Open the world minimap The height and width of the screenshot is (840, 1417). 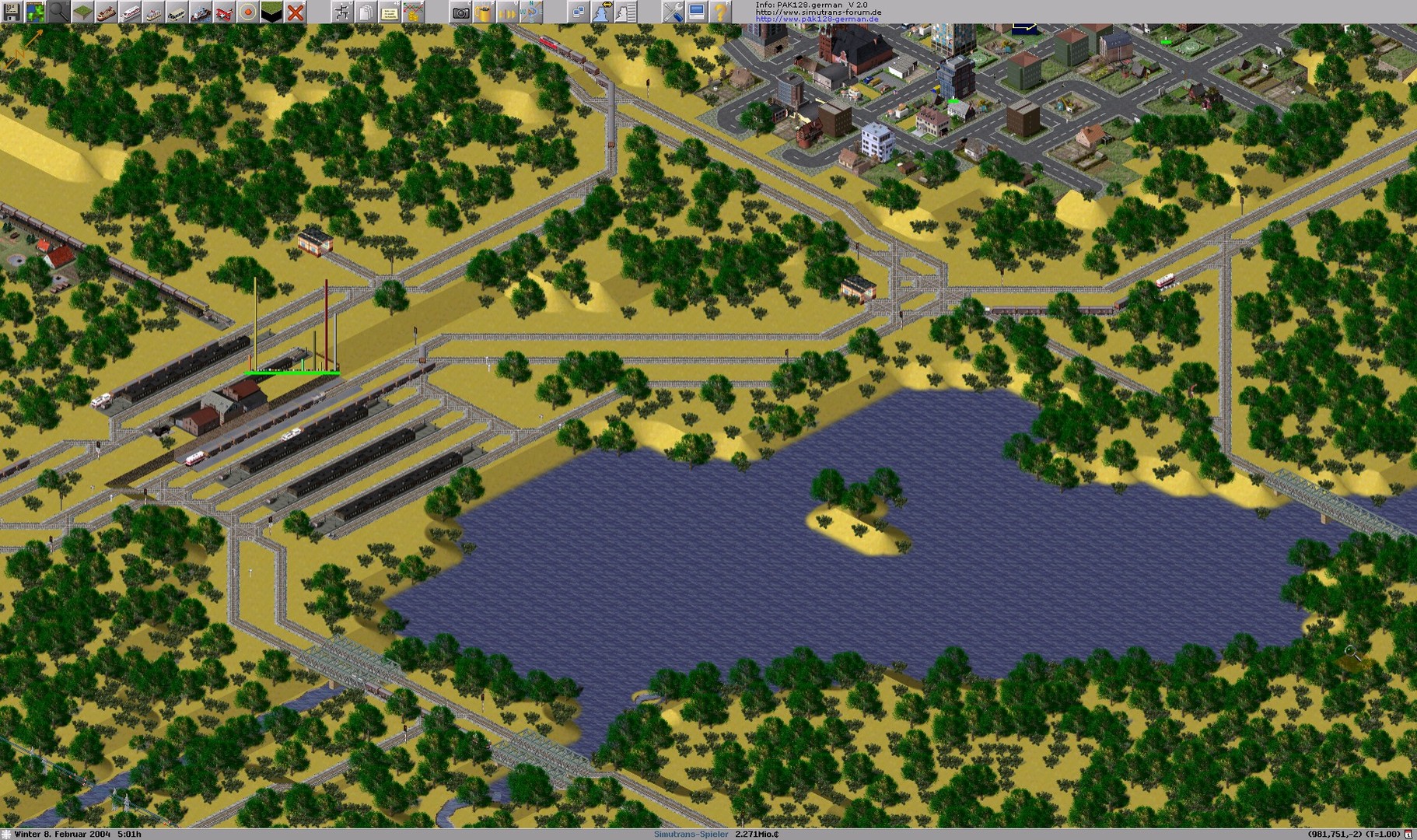click(35, 12)
